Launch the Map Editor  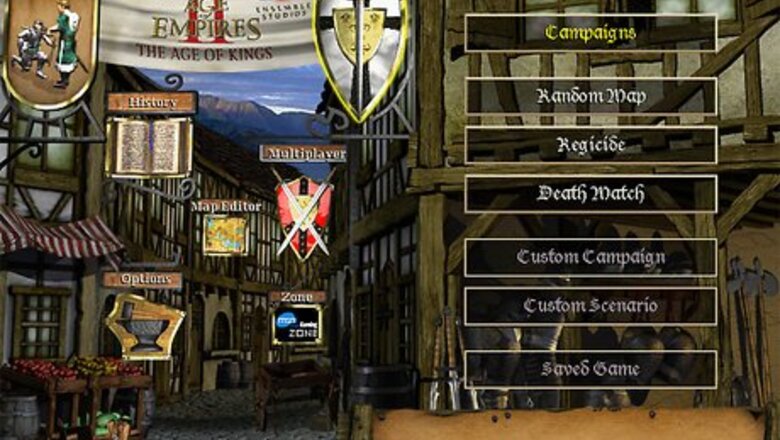[x=225, y=234]
